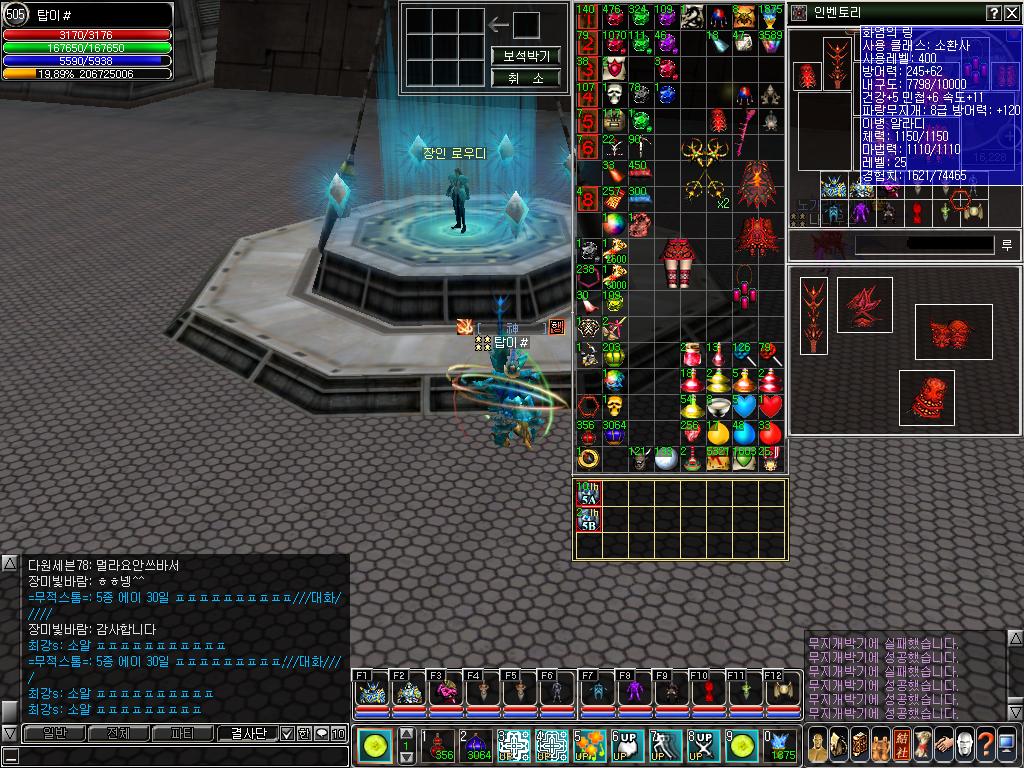
Task: Open the inventory window's help button
Action: [994, 13]
